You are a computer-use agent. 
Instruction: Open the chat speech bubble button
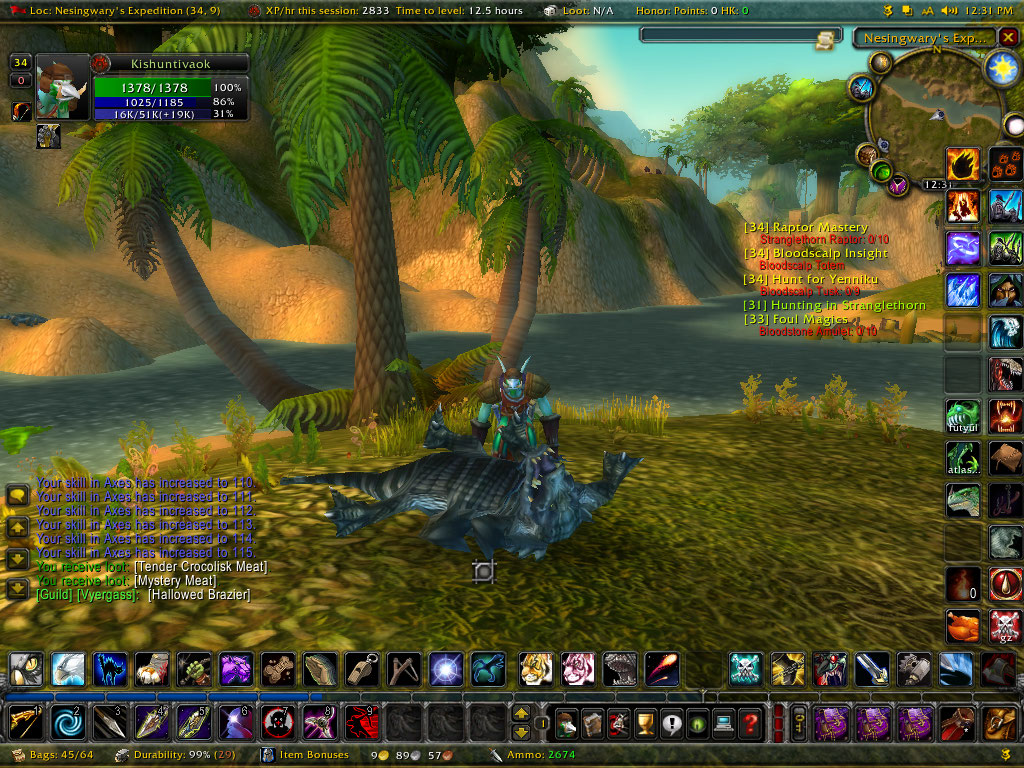(17, 496)
